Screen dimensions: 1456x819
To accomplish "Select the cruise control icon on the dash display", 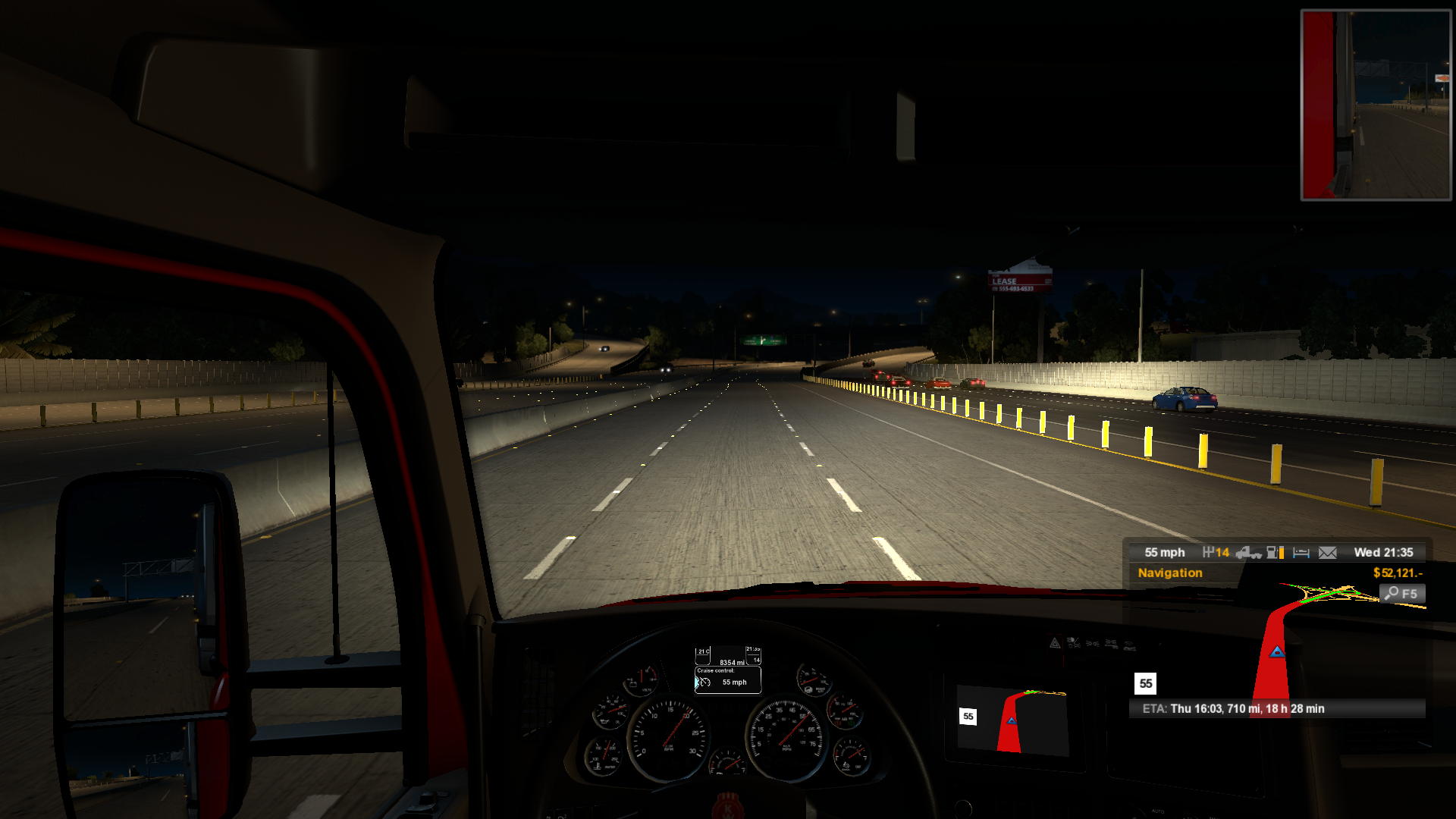I will coord(705,682).
